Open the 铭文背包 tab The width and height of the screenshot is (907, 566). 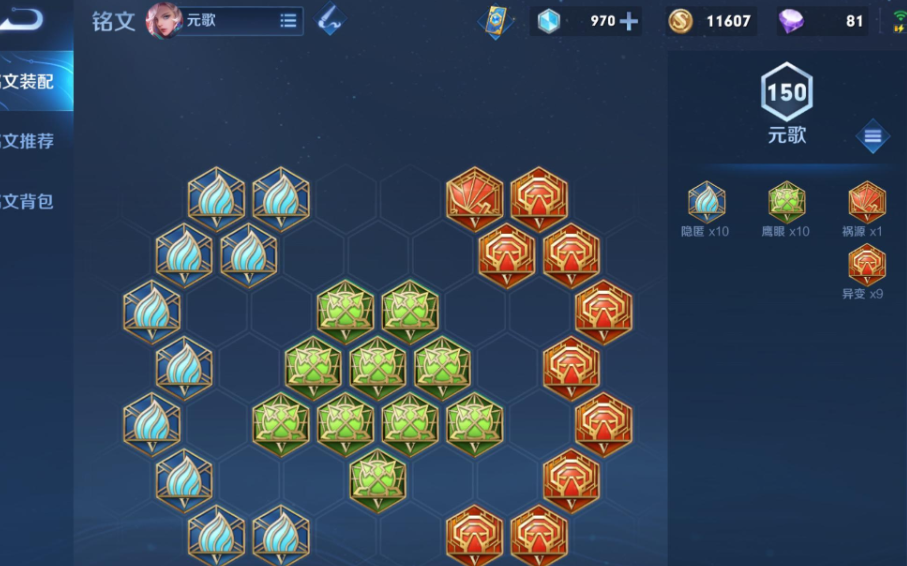(32, 201)
